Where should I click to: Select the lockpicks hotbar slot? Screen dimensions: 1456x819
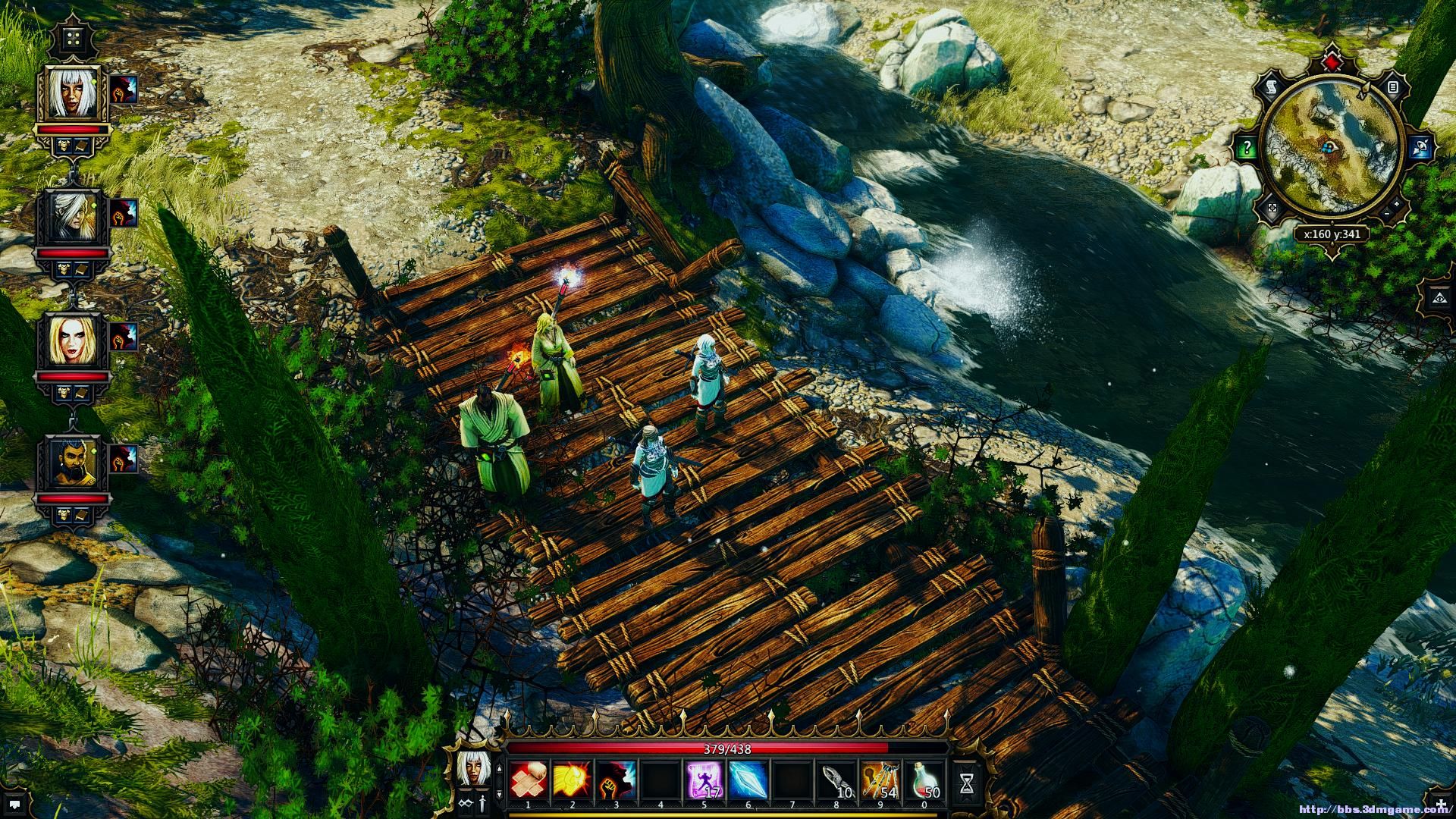[880, 780]
